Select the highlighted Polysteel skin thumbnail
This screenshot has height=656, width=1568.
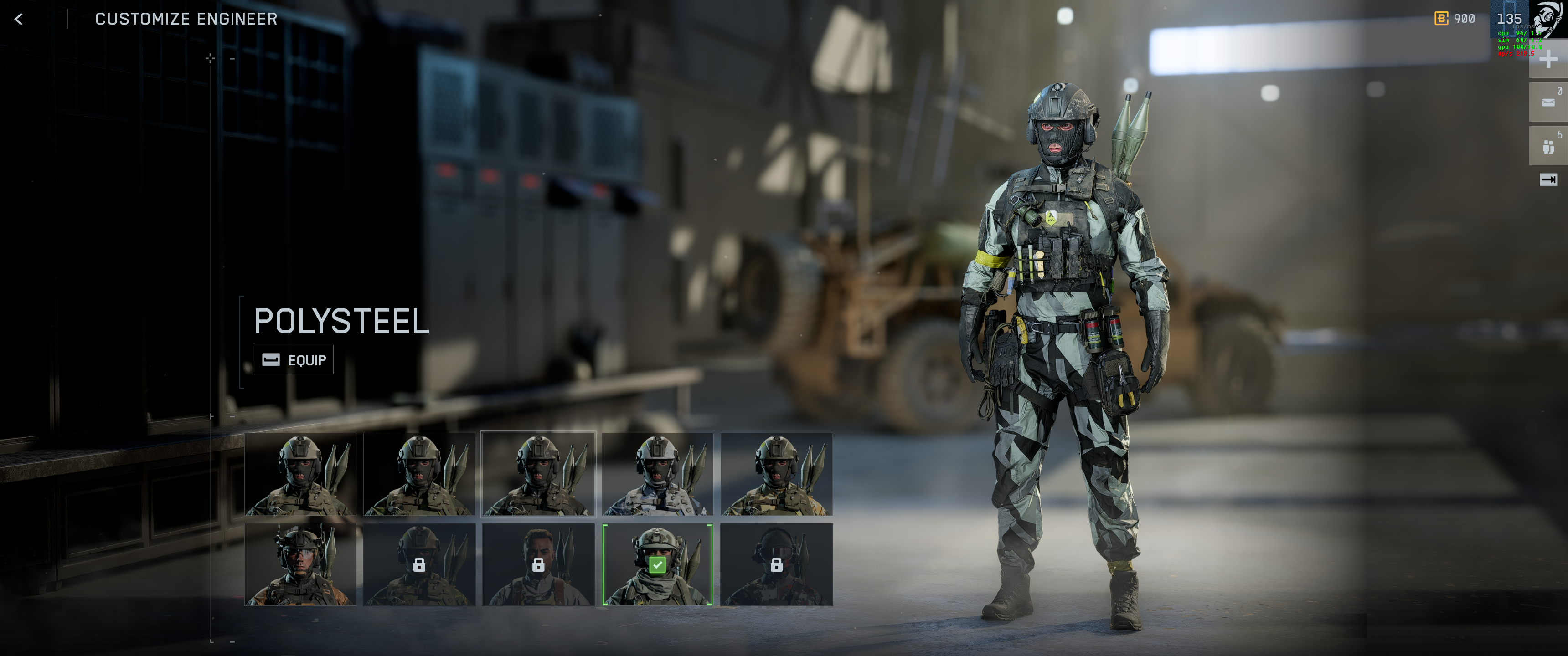pyautogui.click(x=538, y=474)
